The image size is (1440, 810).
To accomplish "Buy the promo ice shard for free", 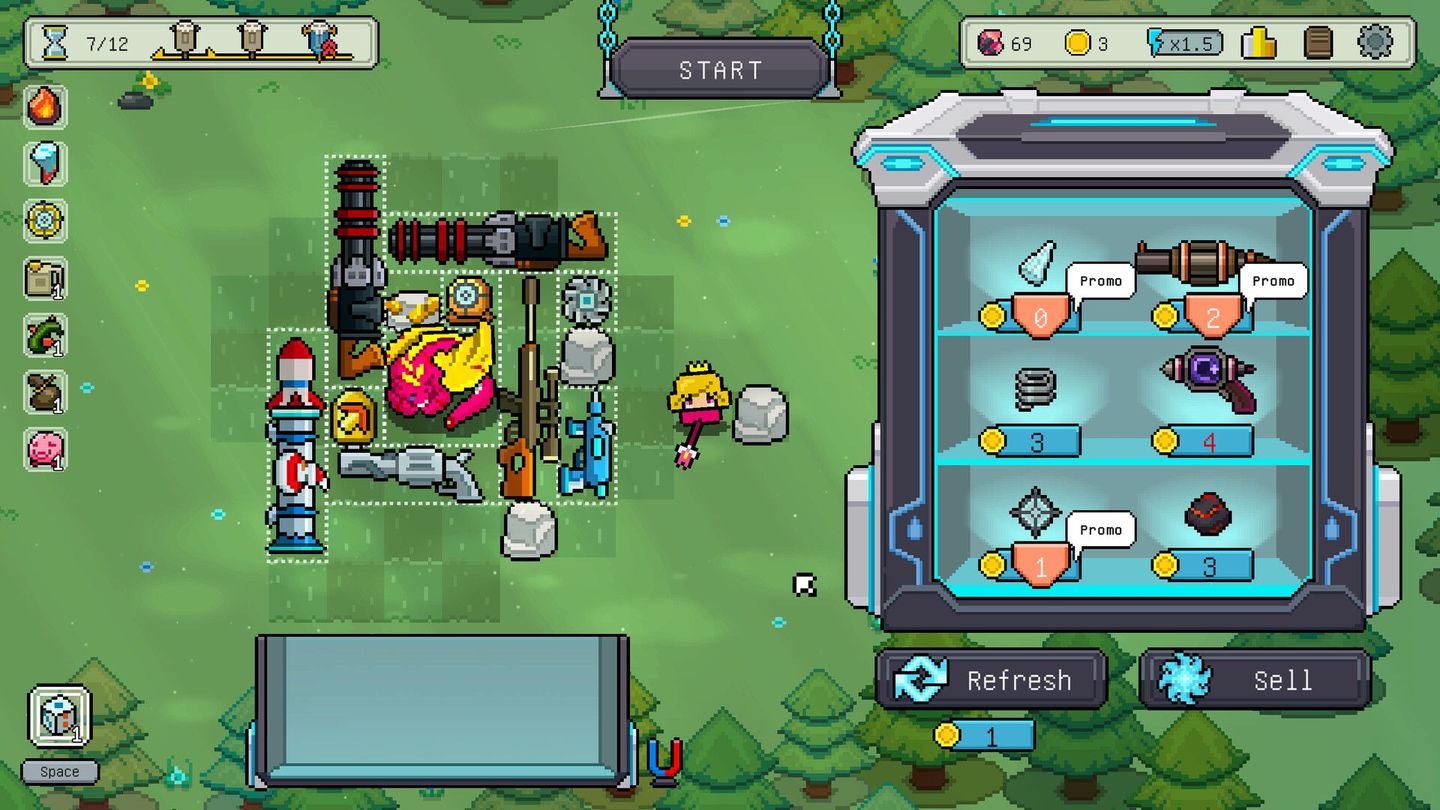I will click(1036, 266).
